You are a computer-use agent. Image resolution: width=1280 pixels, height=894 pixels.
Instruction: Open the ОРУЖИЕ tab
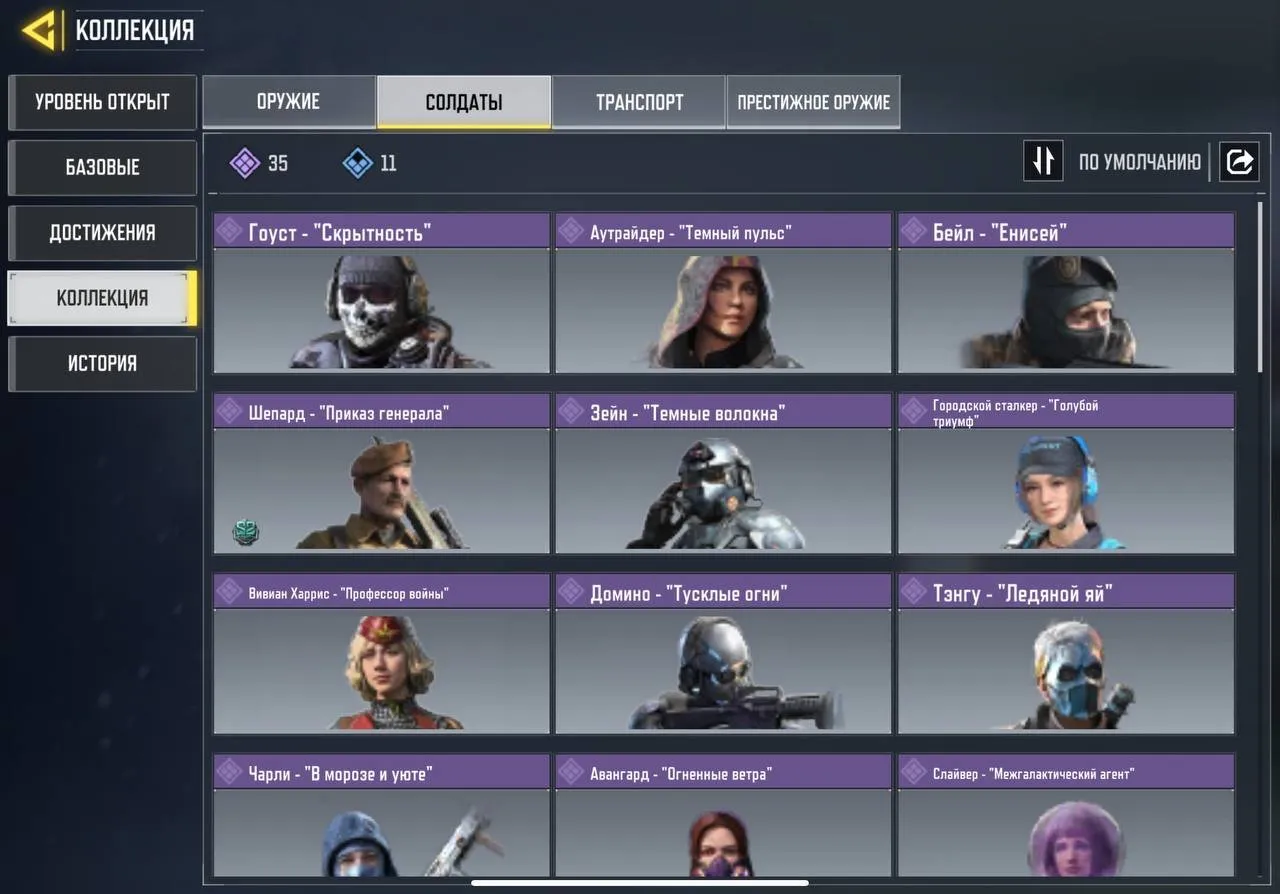pyautogui.click(x=289, y=101)
